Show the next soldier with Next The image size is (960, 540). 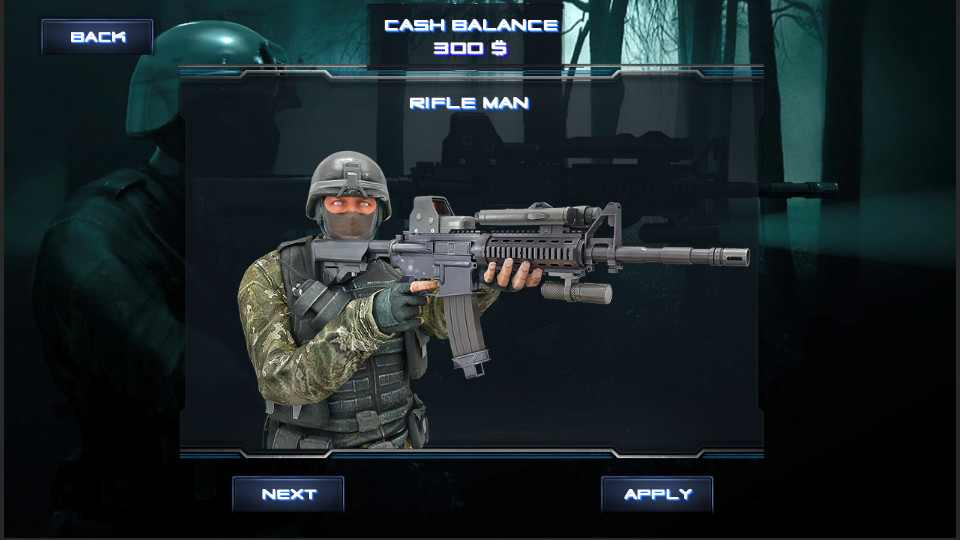pos(288,494)
